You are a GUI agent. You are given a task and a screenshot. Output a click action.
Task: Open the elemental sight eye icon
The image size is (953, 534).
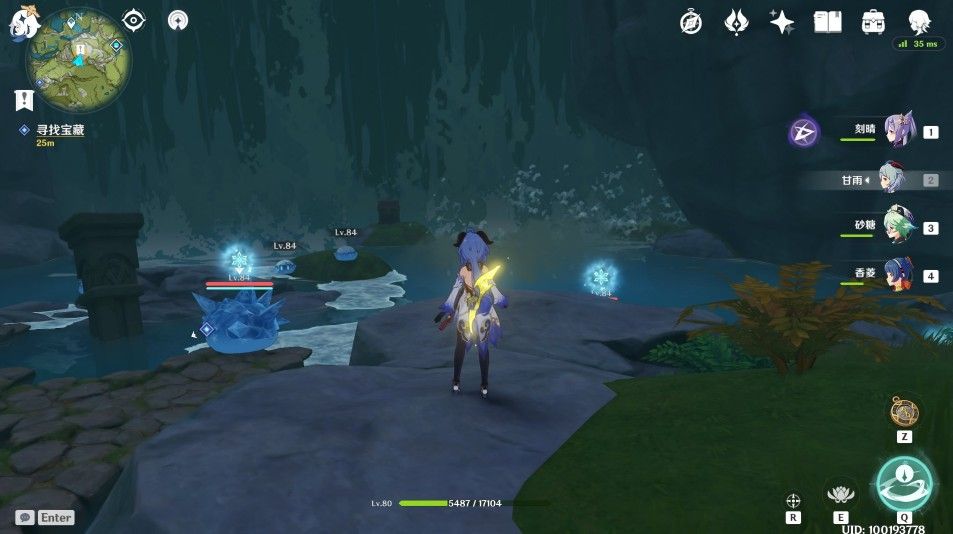[134, 20]
